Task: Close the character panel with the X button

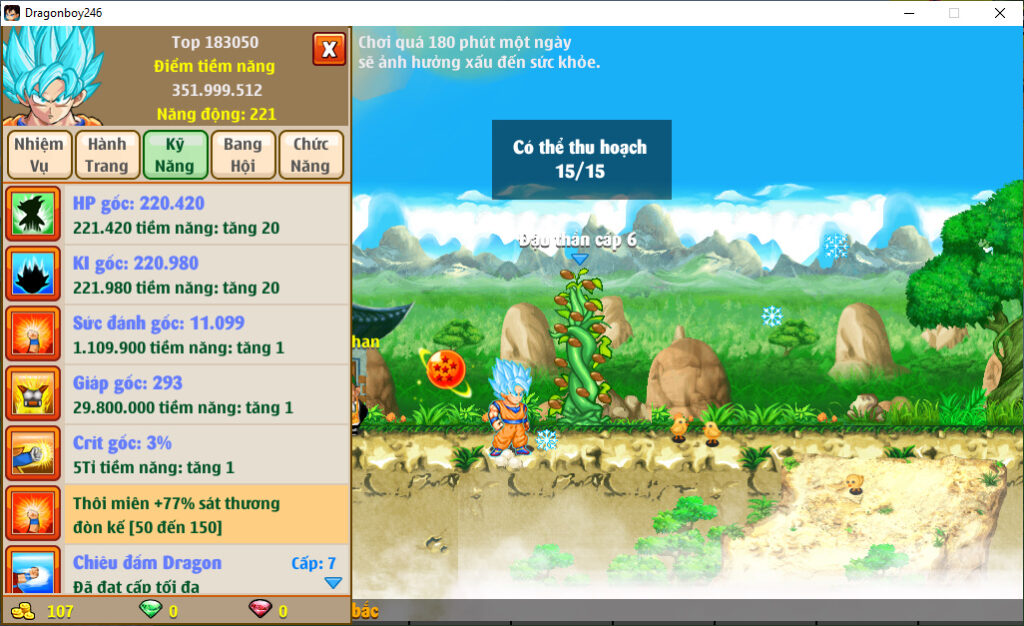Action: [329, 49]
